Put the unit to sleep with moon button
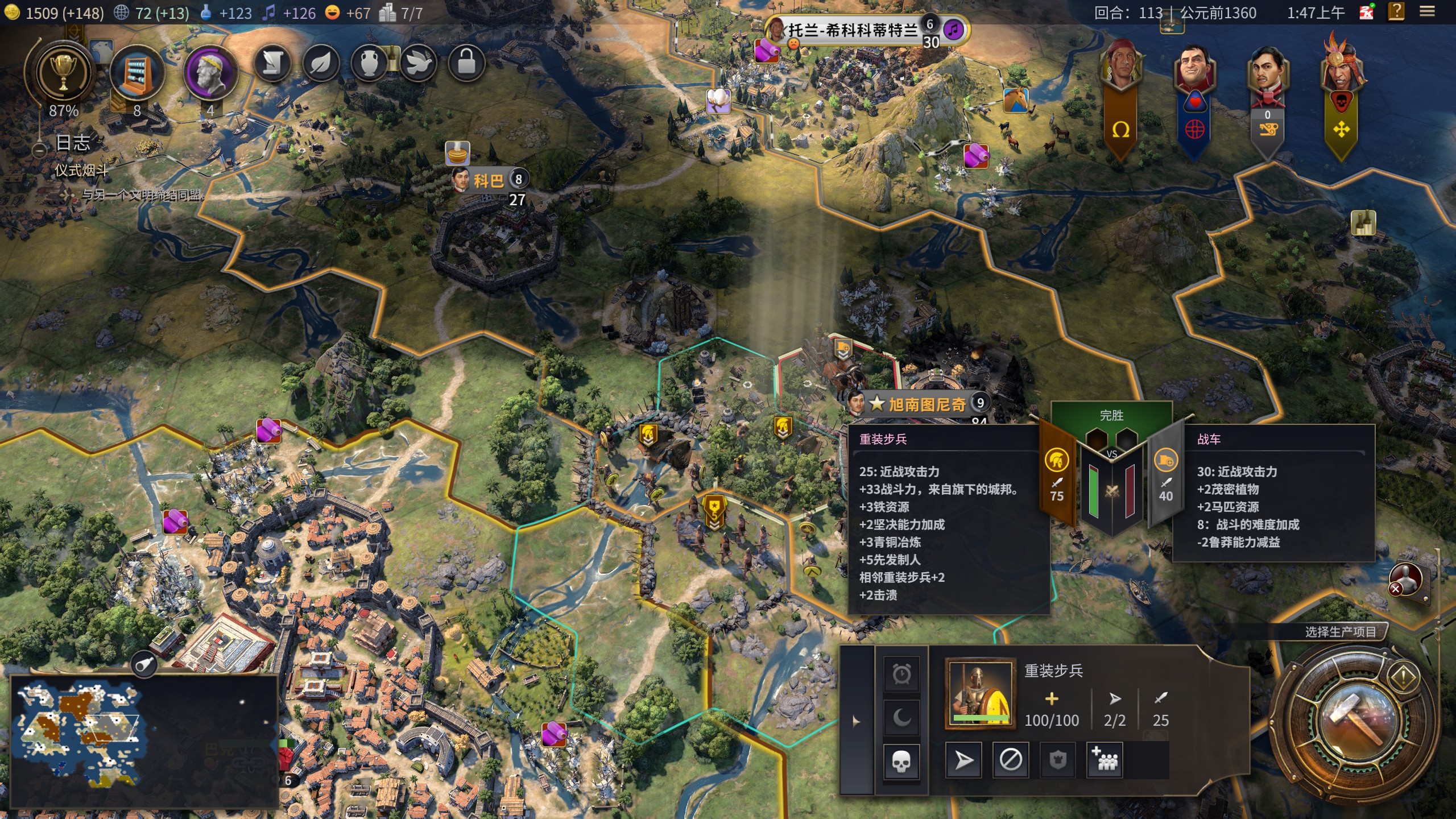The width and height of the screenshot is (1456, 819). [x=901, y=718]
